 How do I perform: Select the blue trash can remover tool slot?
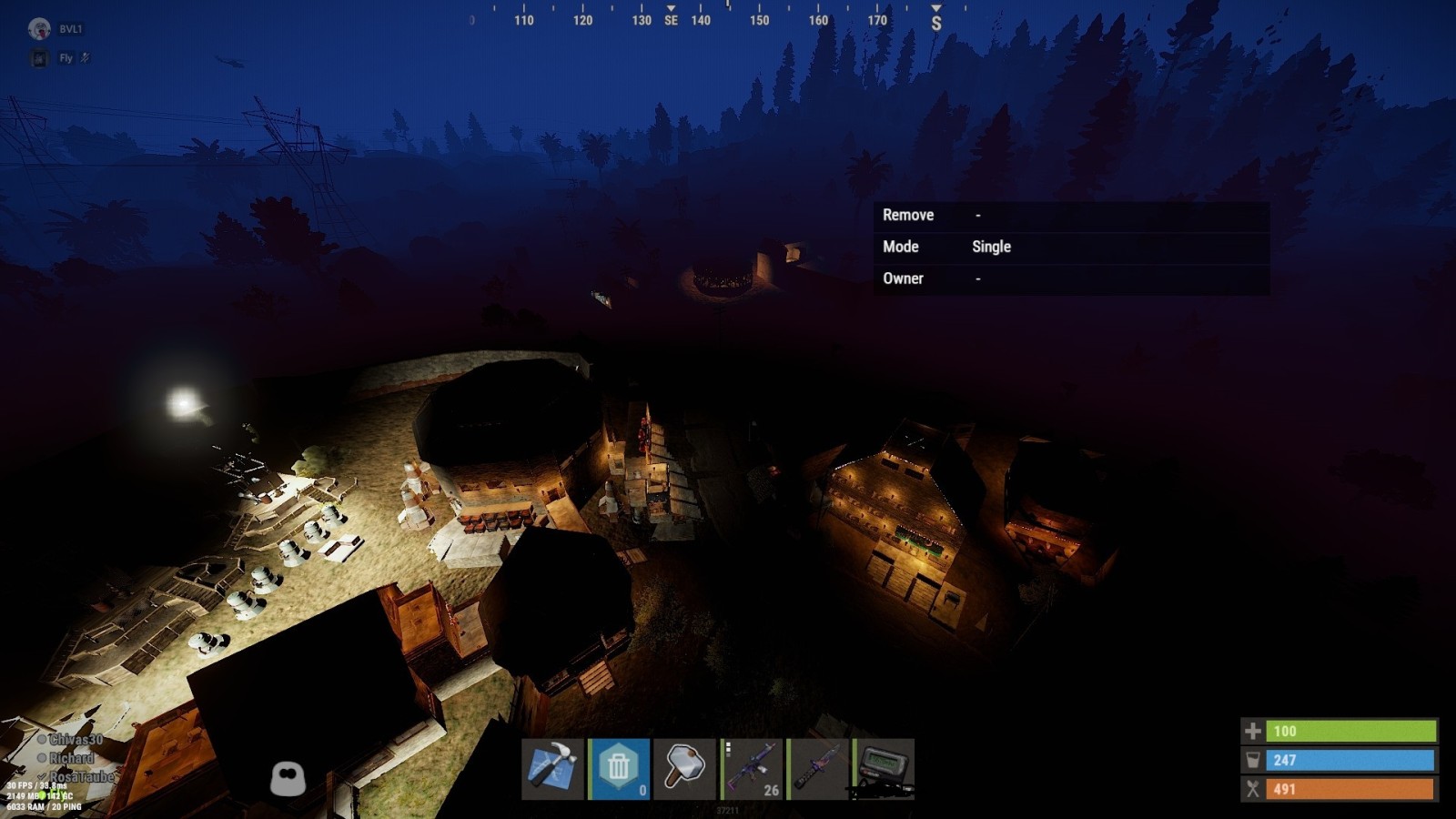click(619, 769)
